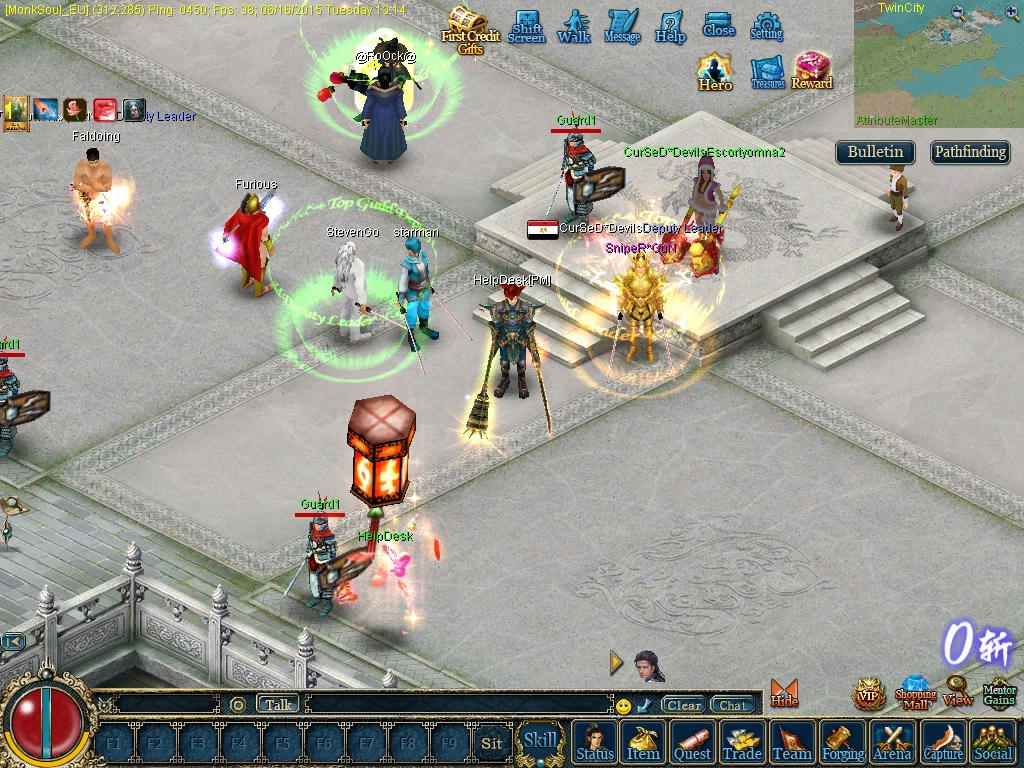The height and width of the screenshot is (768, 1024).
Task: Clear the chat with the Clear button
Action: click(684, 705)
